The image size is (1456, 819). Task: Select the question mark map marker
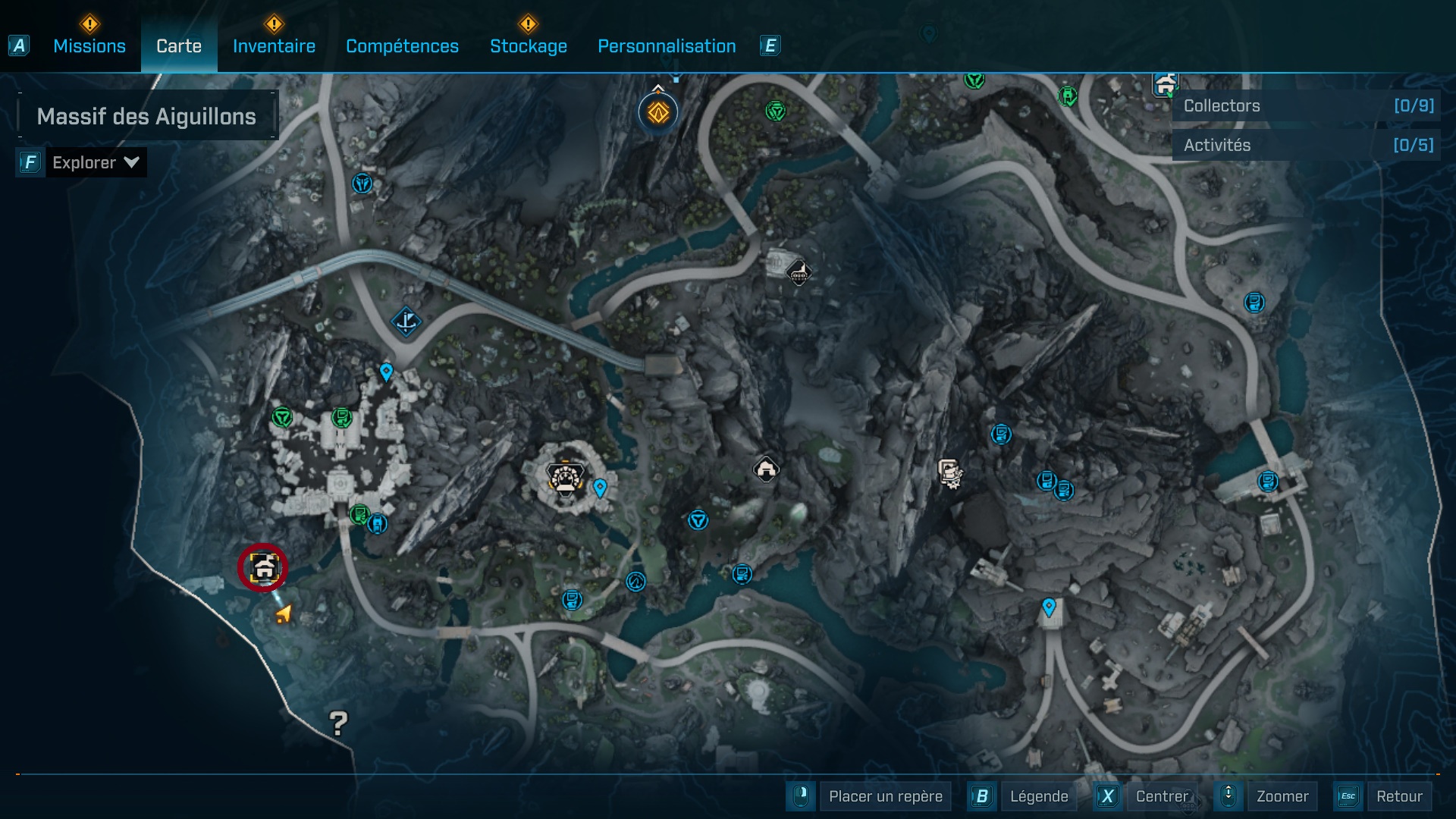338,723
